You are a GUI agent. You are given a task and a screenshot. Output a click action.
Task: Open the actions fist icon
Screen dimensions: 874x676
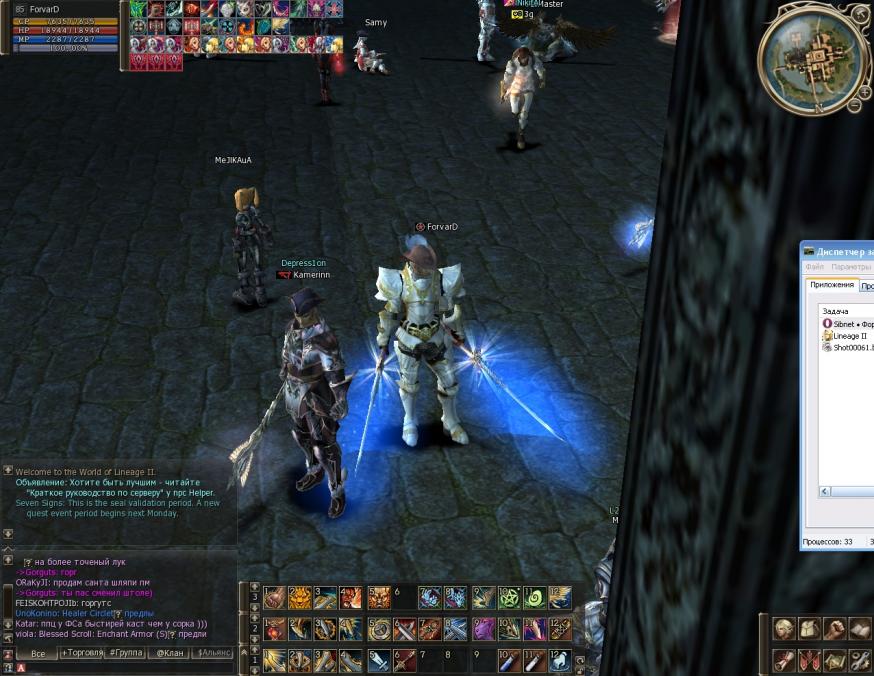[x=835, y=629]
